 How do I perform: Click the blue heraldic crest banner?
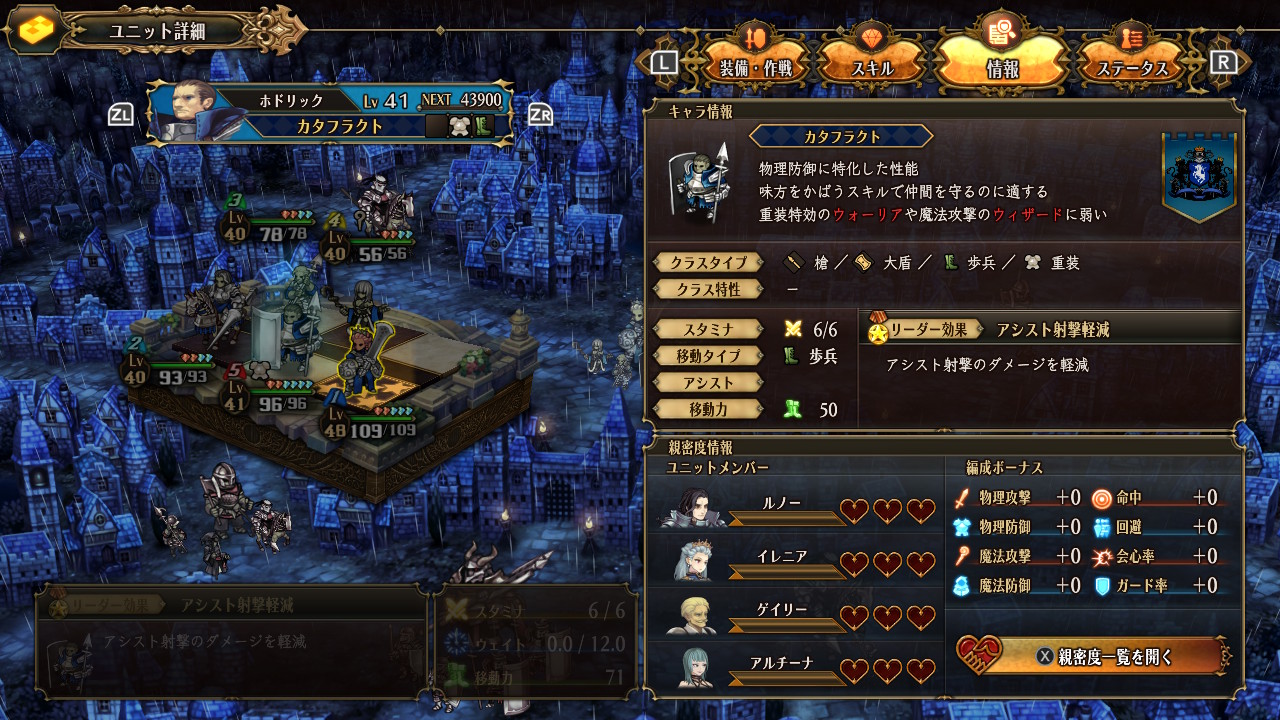click(x=1199, y=176)
